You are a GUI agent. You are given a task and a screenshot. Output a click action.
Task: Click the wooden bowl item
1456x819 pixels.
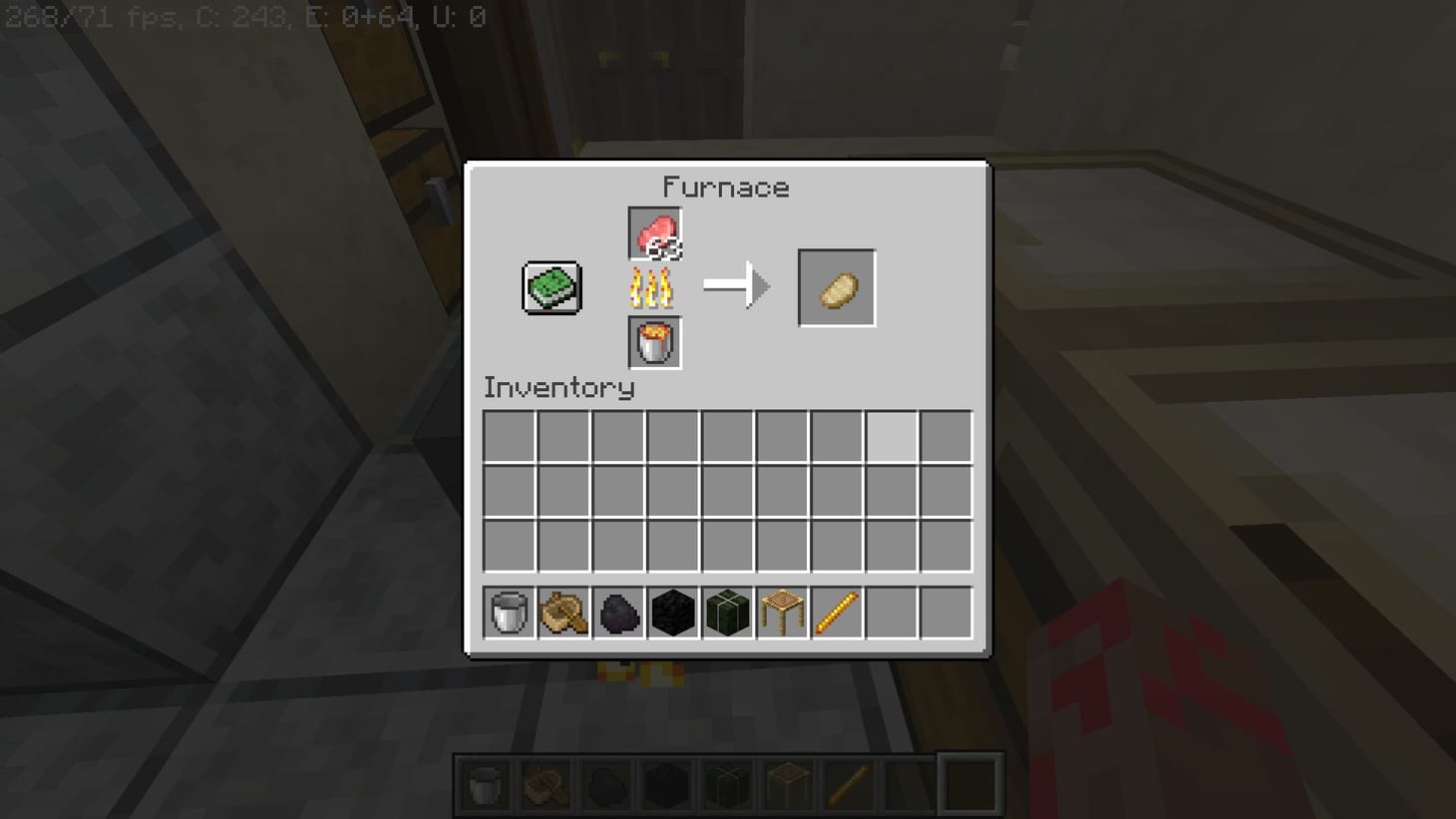tap(563, 613)
